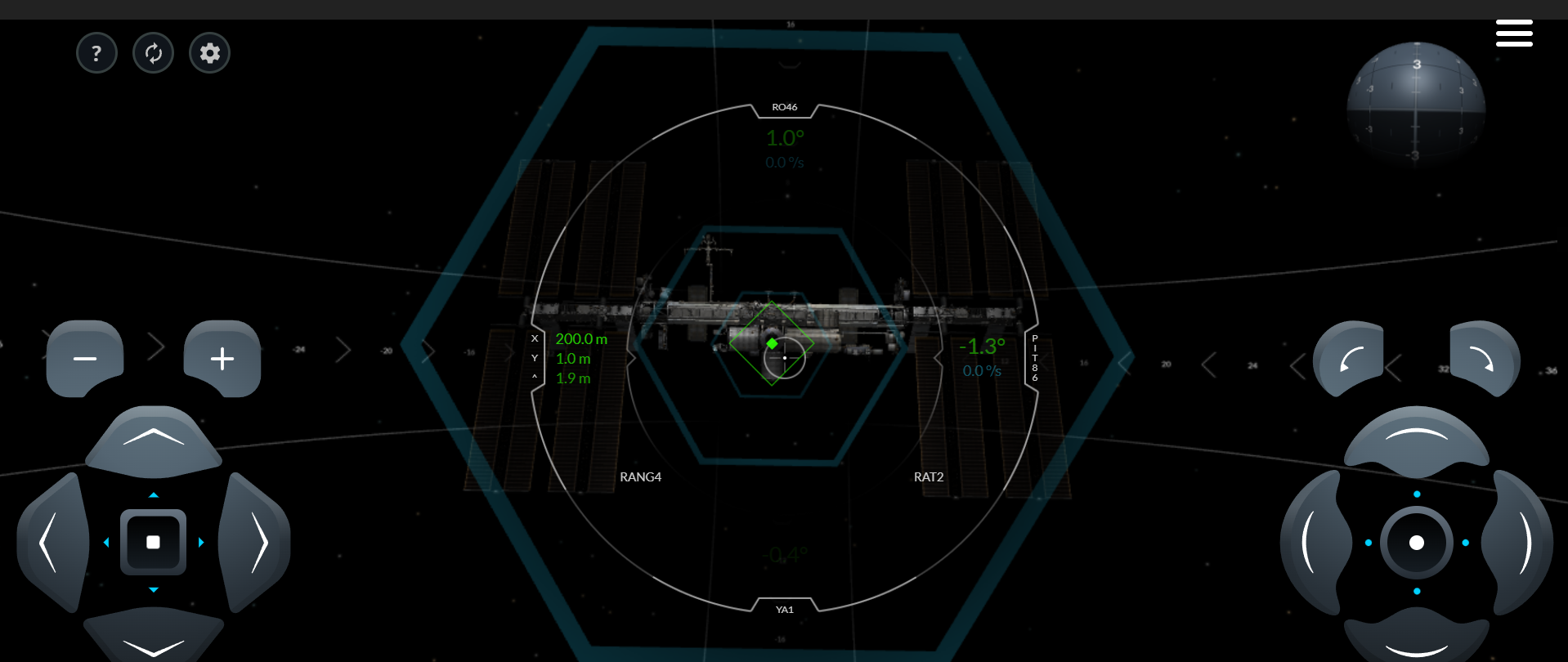Open the help dialog
The height and width of the screenshot is (662, 1568).
tap(96, 52)
